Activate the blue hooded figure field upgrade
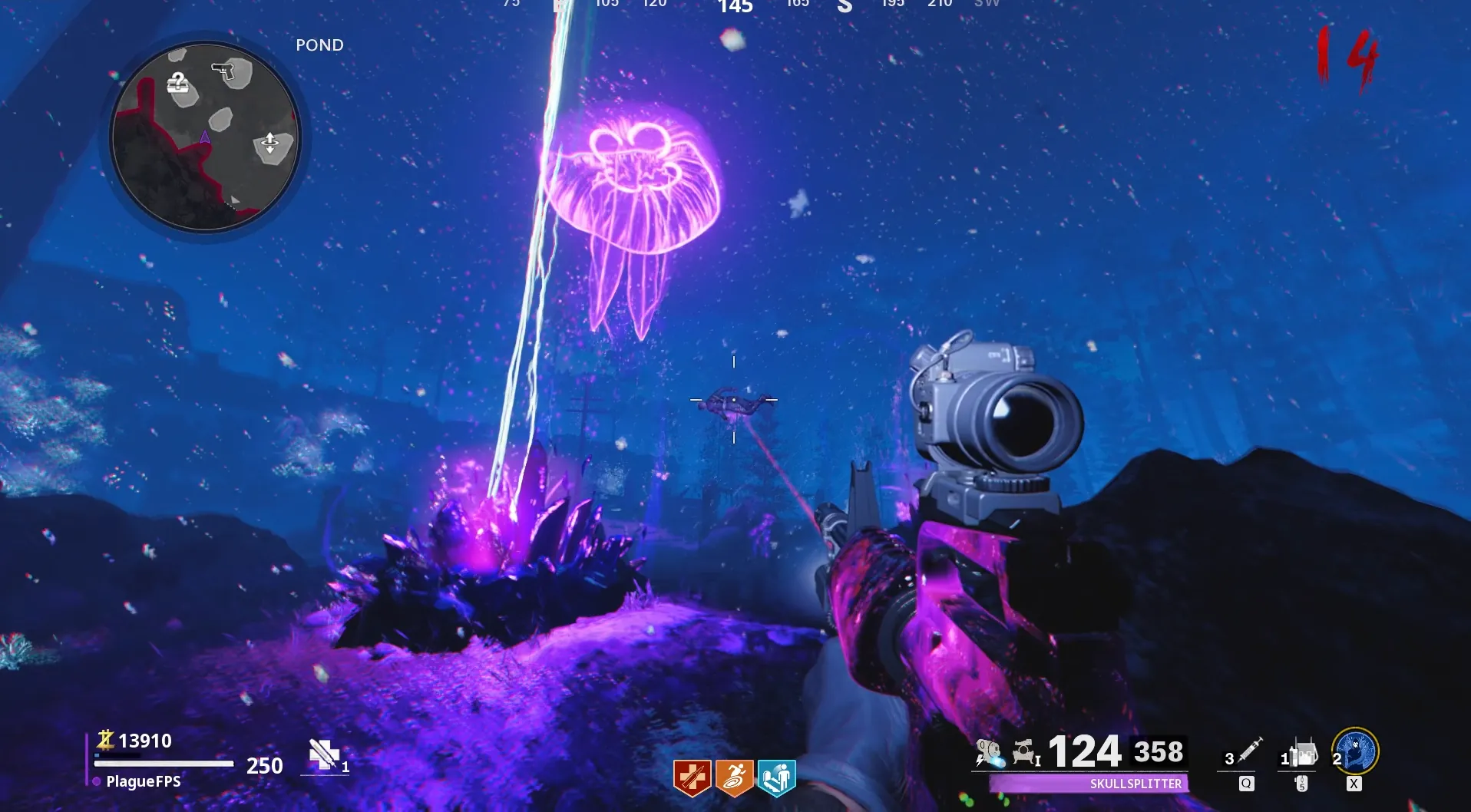The height and width of the screenshot is (812, 1471). pos(1355,751)
